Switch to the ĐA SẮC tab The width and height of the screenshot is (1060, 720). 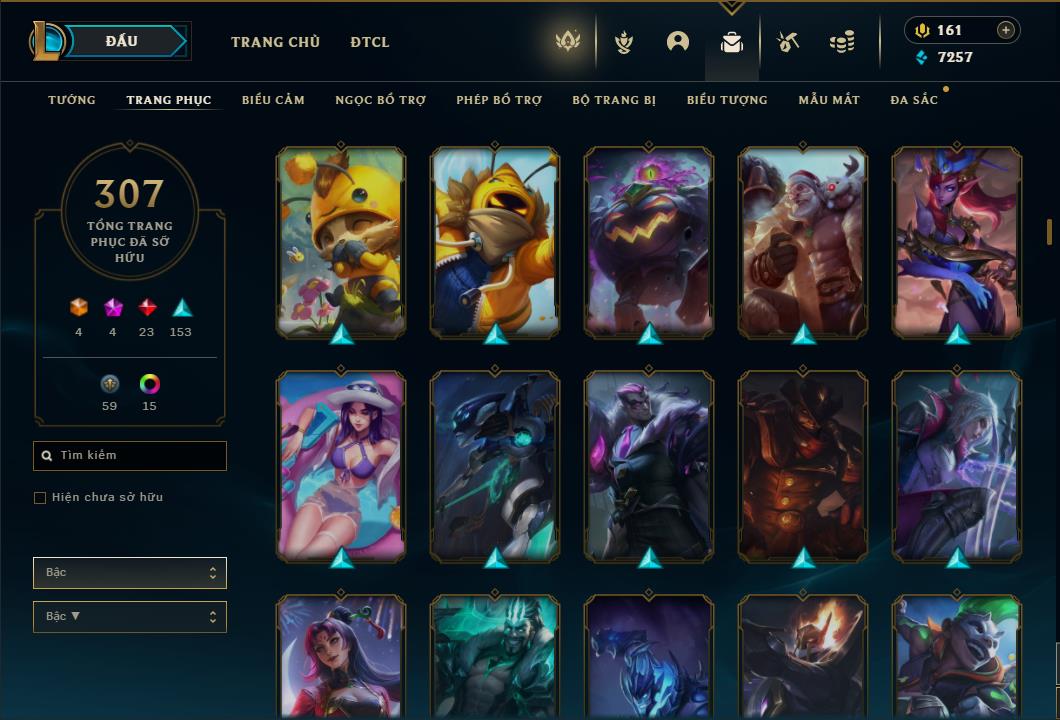914,100
